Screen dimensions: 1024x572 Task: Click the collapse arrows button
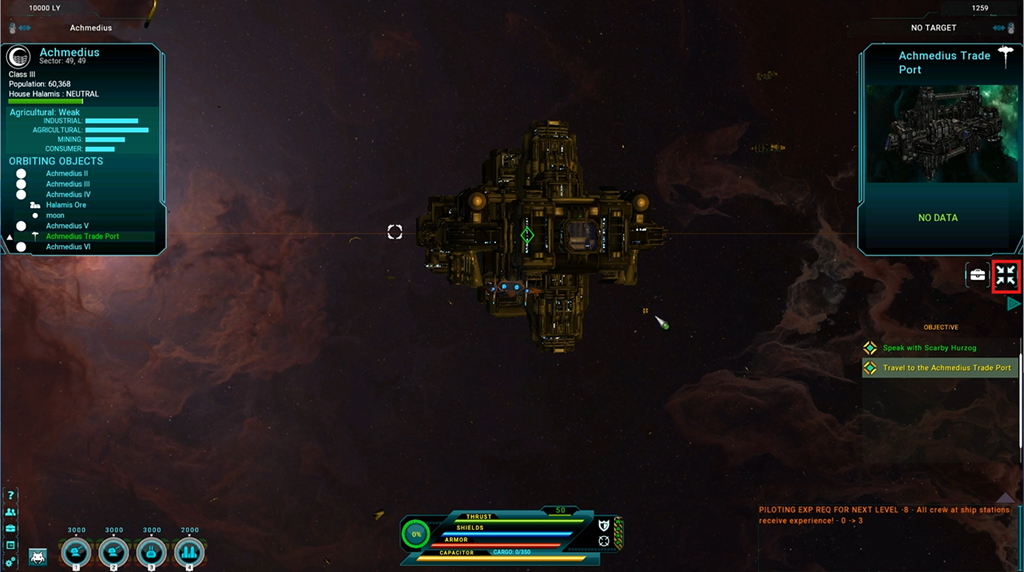pyautogui.click(x=1006, y=275)
